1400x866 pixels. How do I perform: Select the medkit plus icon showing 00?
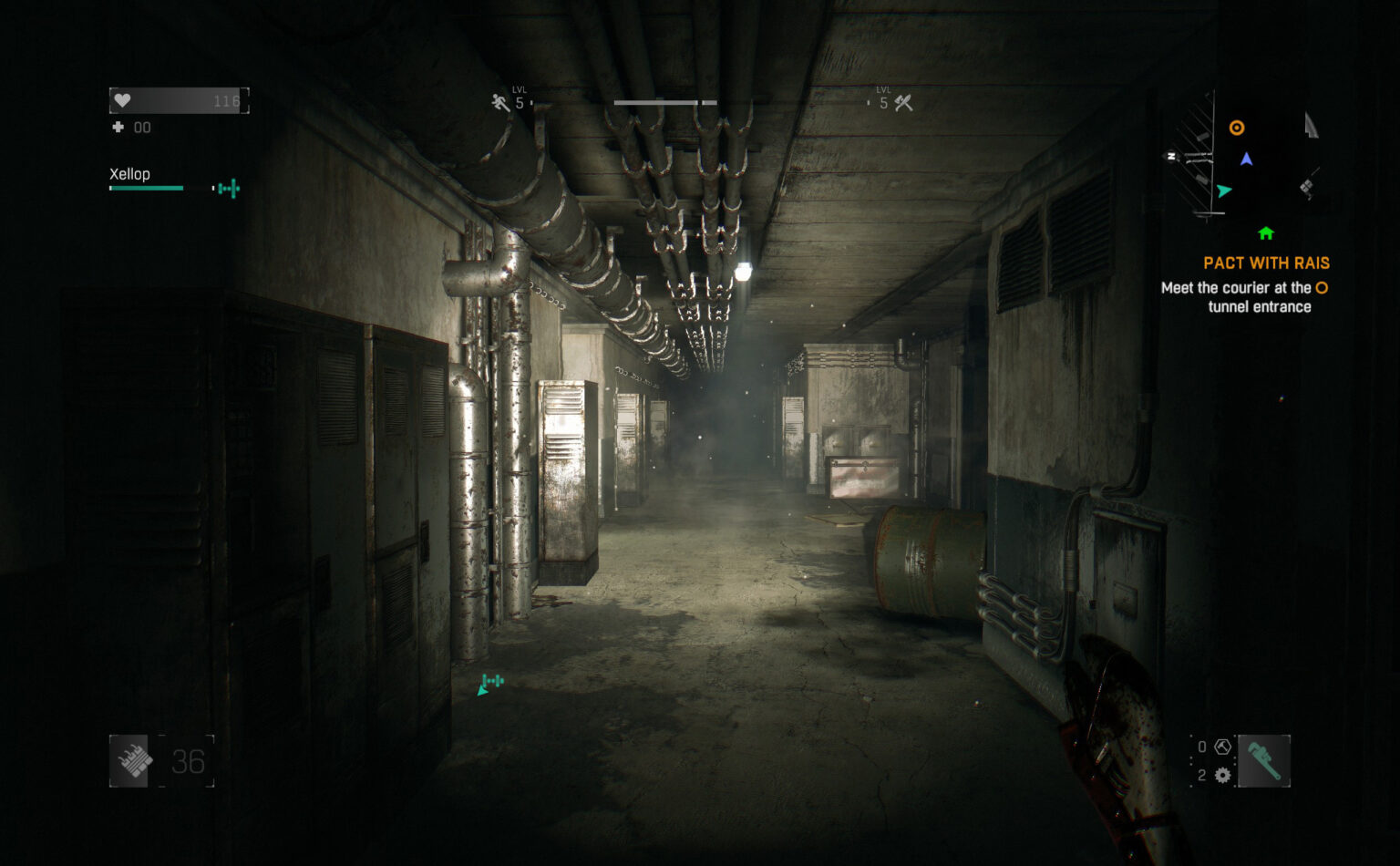click(119, 127)
